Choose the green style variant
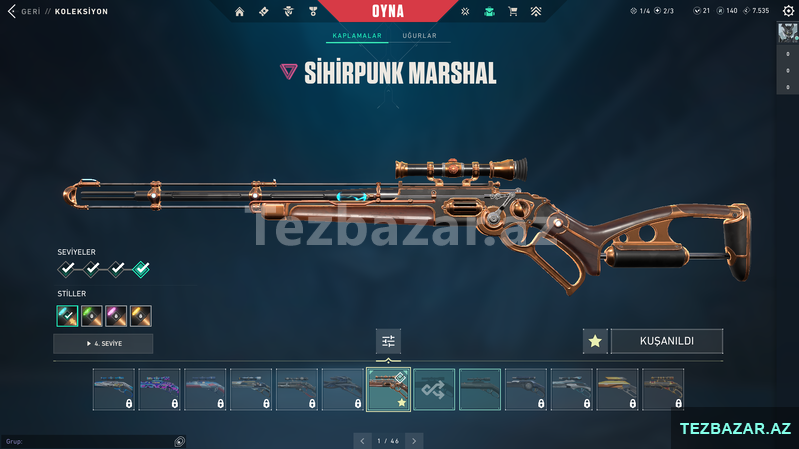The width and height of the screenshot is (799, 449). [x=92, y=316]
